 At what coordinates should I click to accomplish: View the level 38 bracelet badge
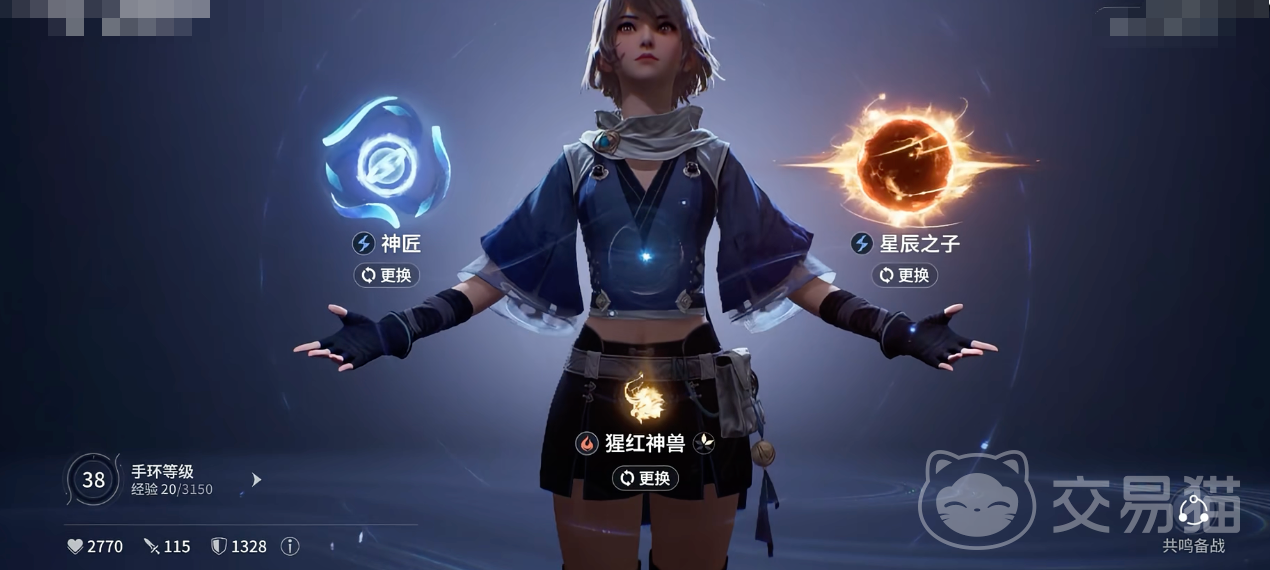[x=93, y=480]
